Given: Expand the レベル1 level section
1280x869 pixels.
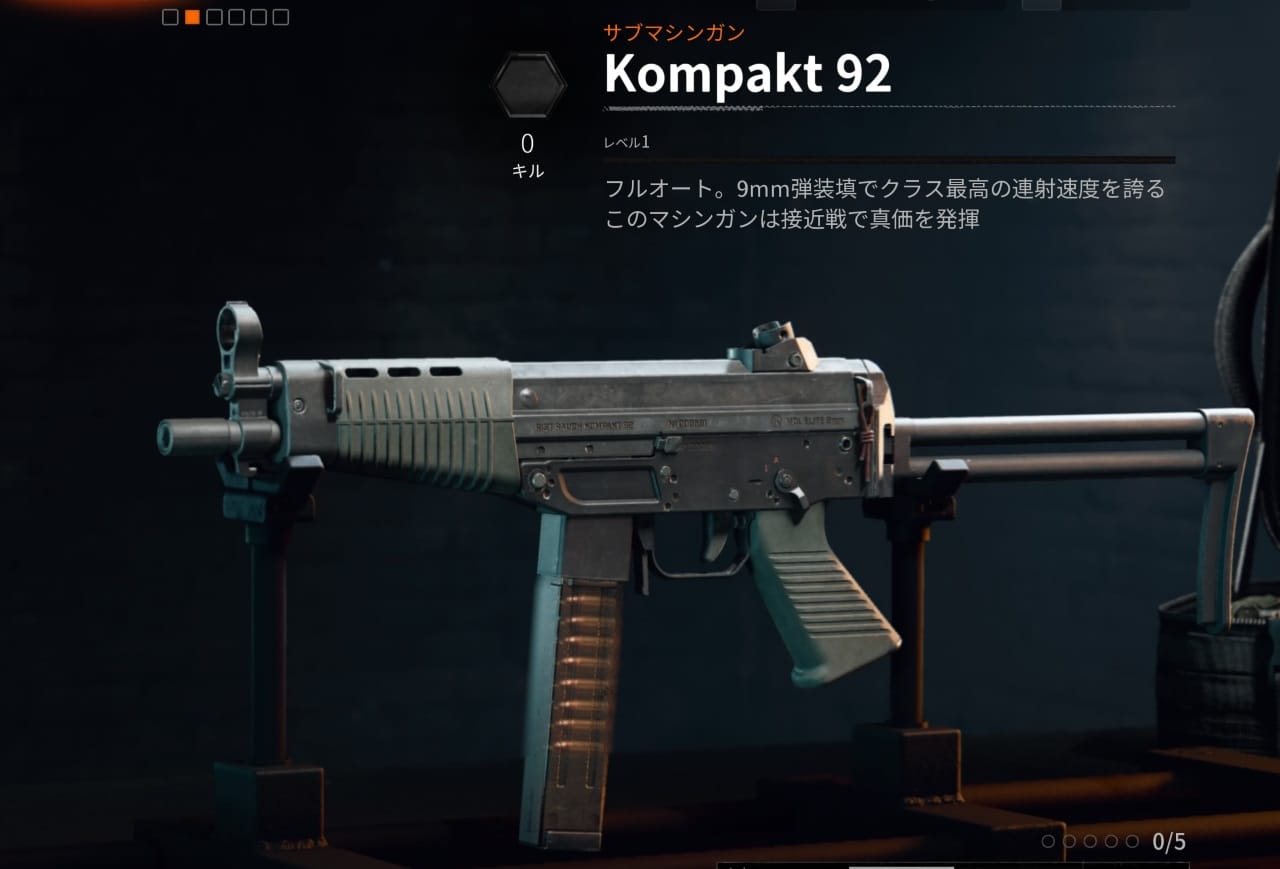Looking at the screenshot, I should tap(625, 142).
